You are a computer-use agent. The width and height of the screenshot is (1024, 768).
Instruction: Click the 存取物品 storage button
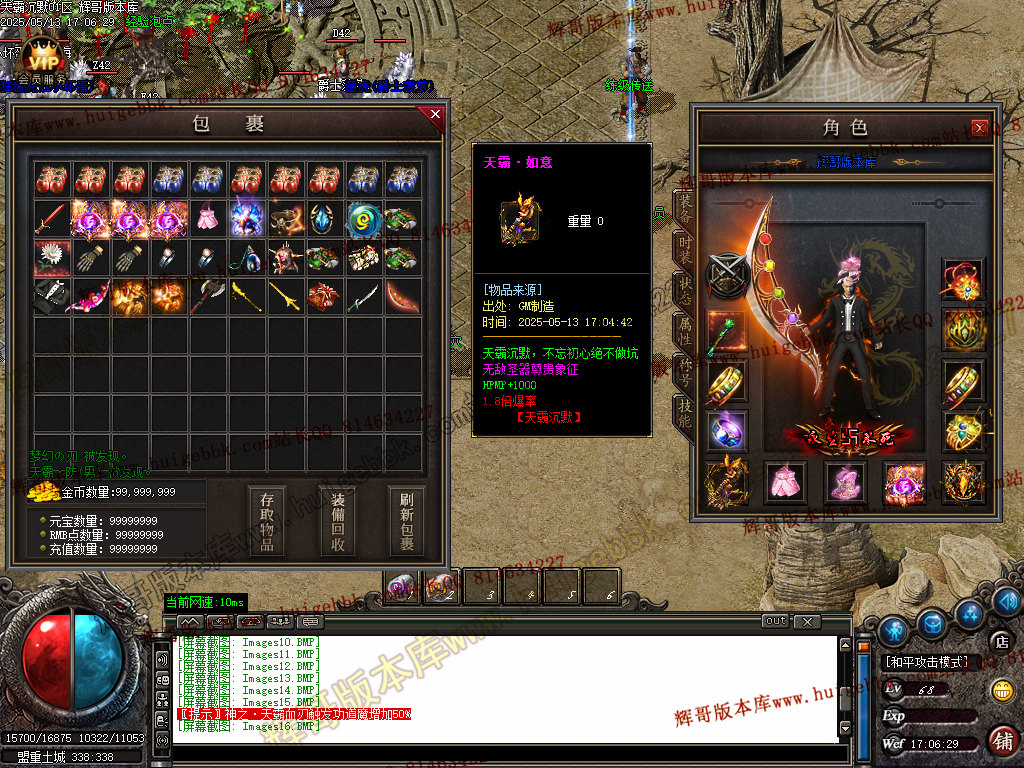(x=267, y=520)
